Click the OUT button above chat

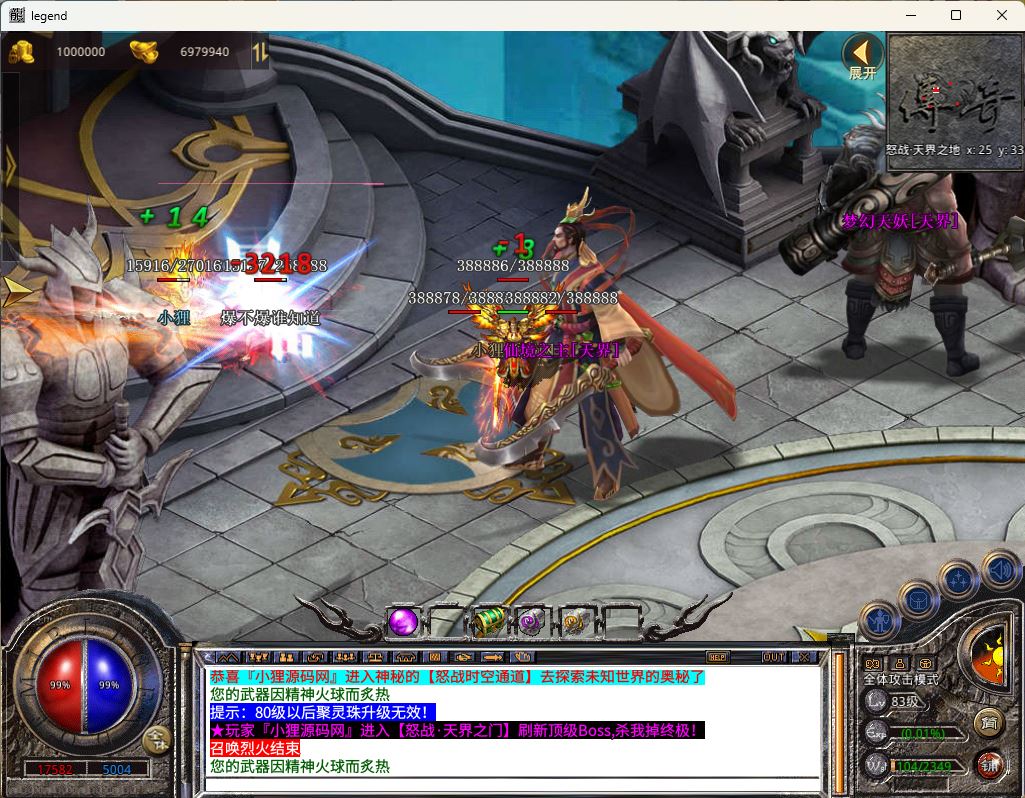(773, 657)
